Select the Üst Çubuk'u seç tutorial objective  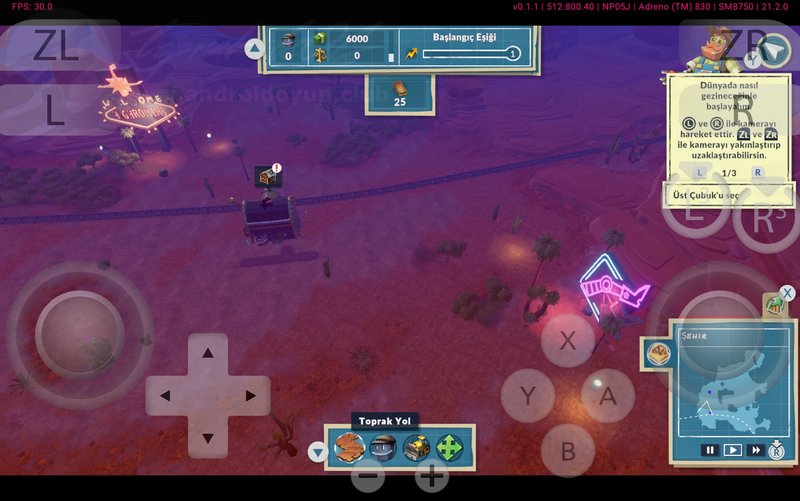729,194
